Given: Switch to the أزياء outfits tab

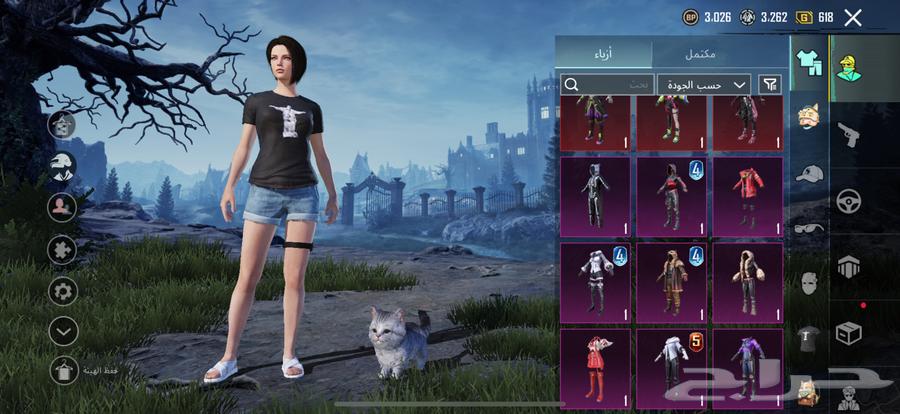Looking at the screenshot, I should pyautogui.click(x=603, y=53).
